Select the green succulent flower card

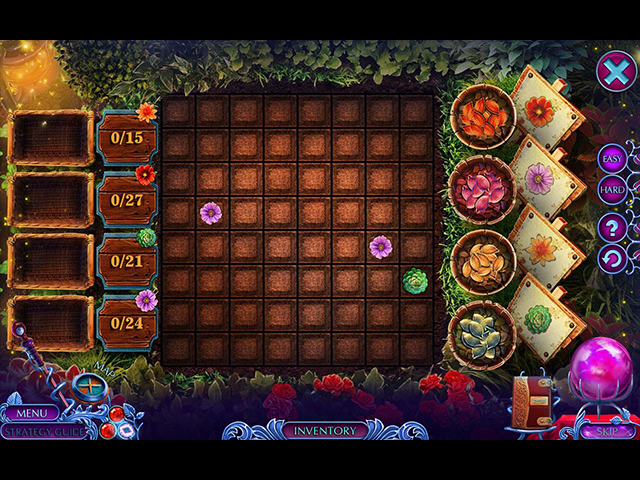[x=542, y=318]
